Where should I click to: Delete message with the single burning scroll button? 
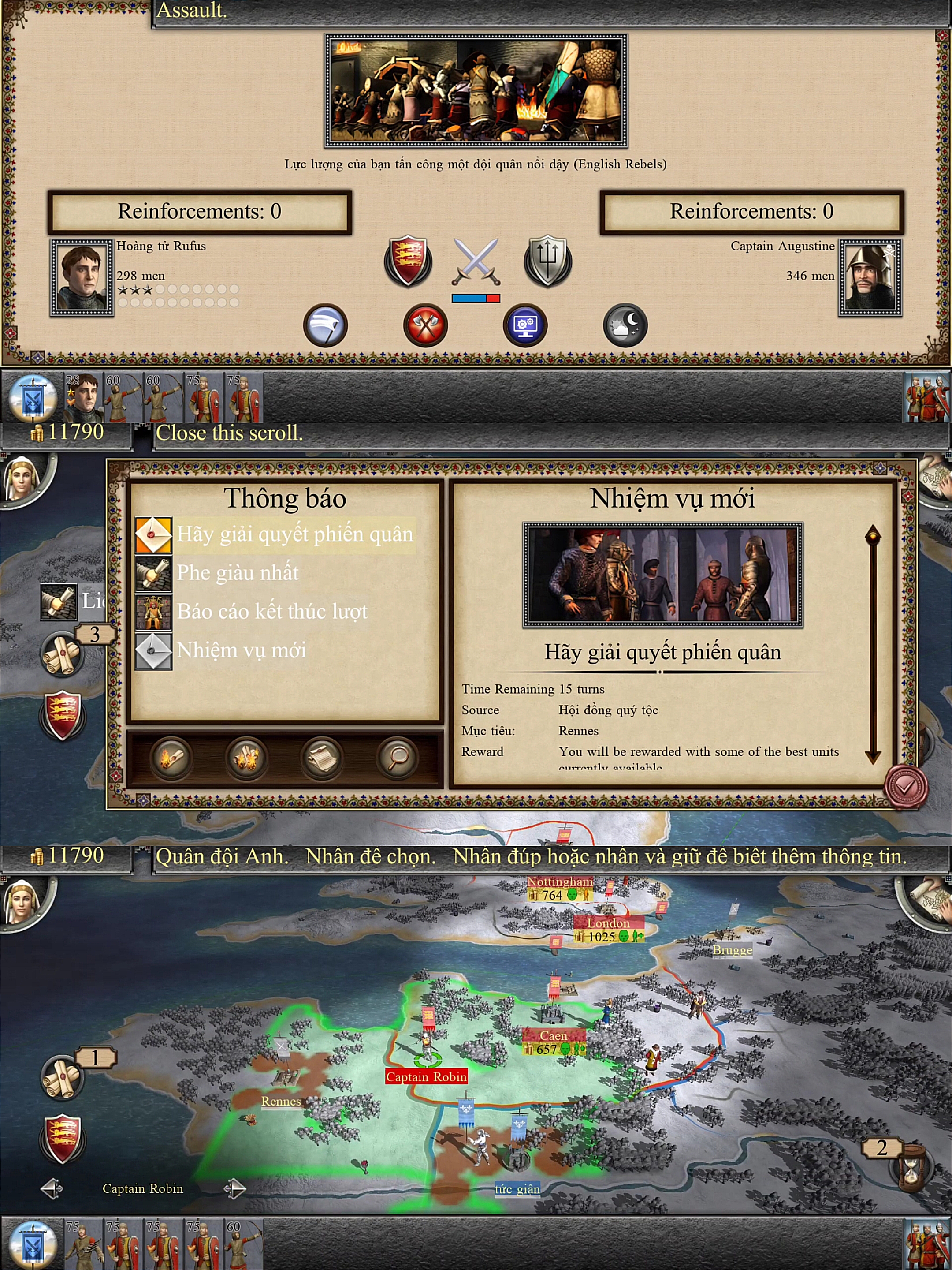171,758
